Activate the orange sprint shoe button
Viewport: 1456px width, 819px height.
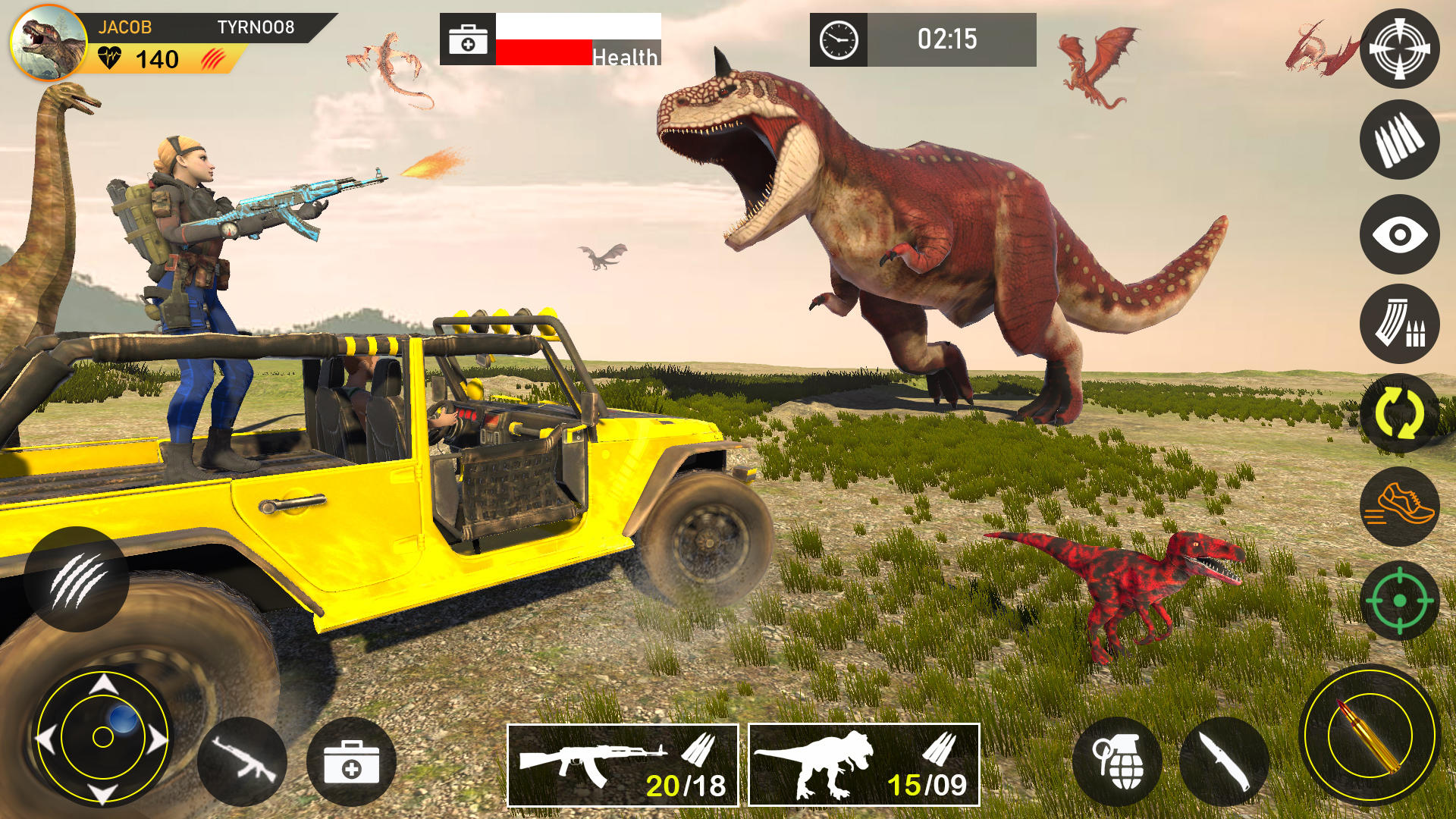(x=1399, y=507)
